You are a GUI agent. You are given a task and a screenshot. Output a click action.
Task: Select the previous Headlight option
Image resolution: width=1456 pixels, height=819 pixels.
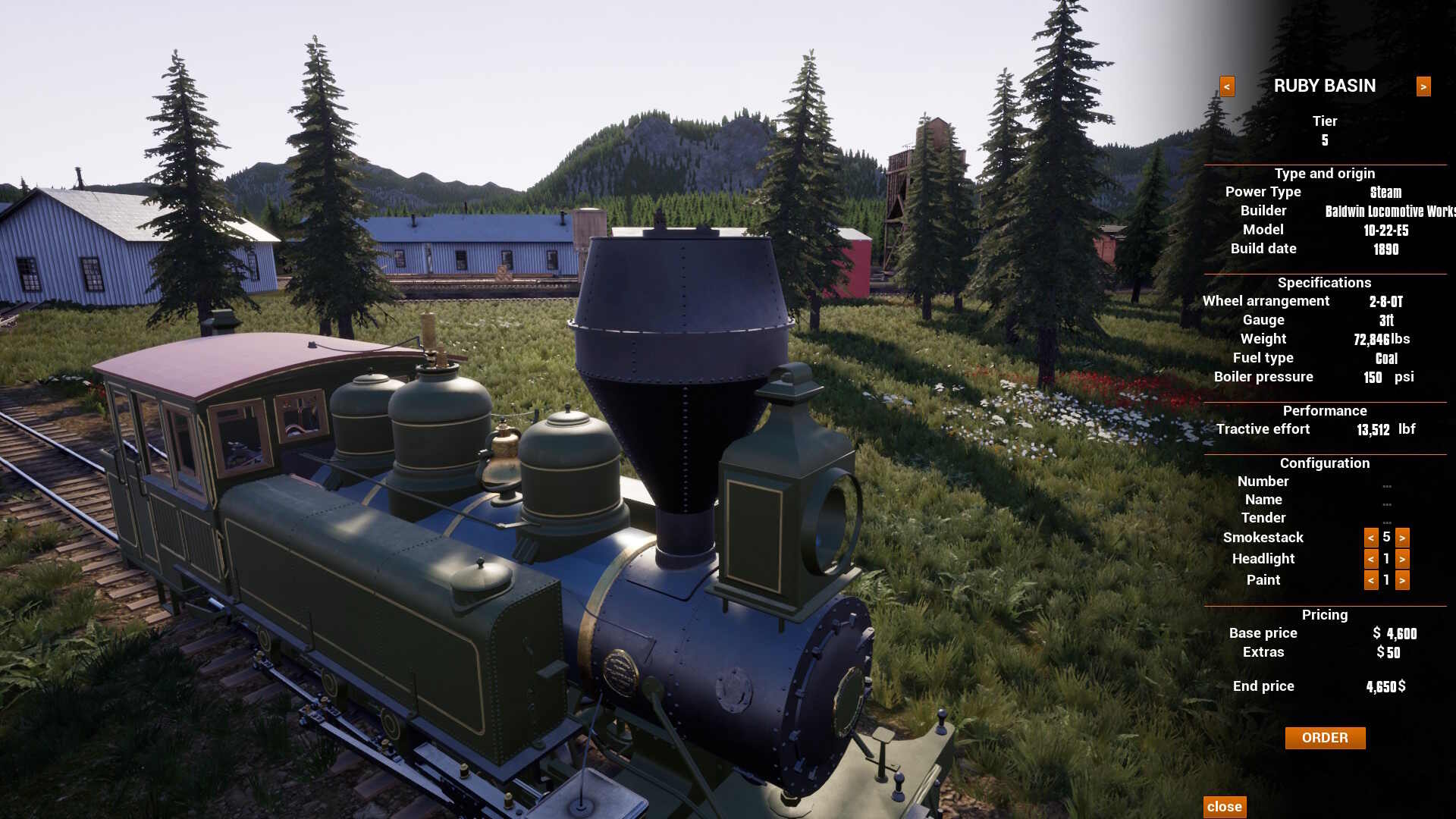coord(1370,559)
